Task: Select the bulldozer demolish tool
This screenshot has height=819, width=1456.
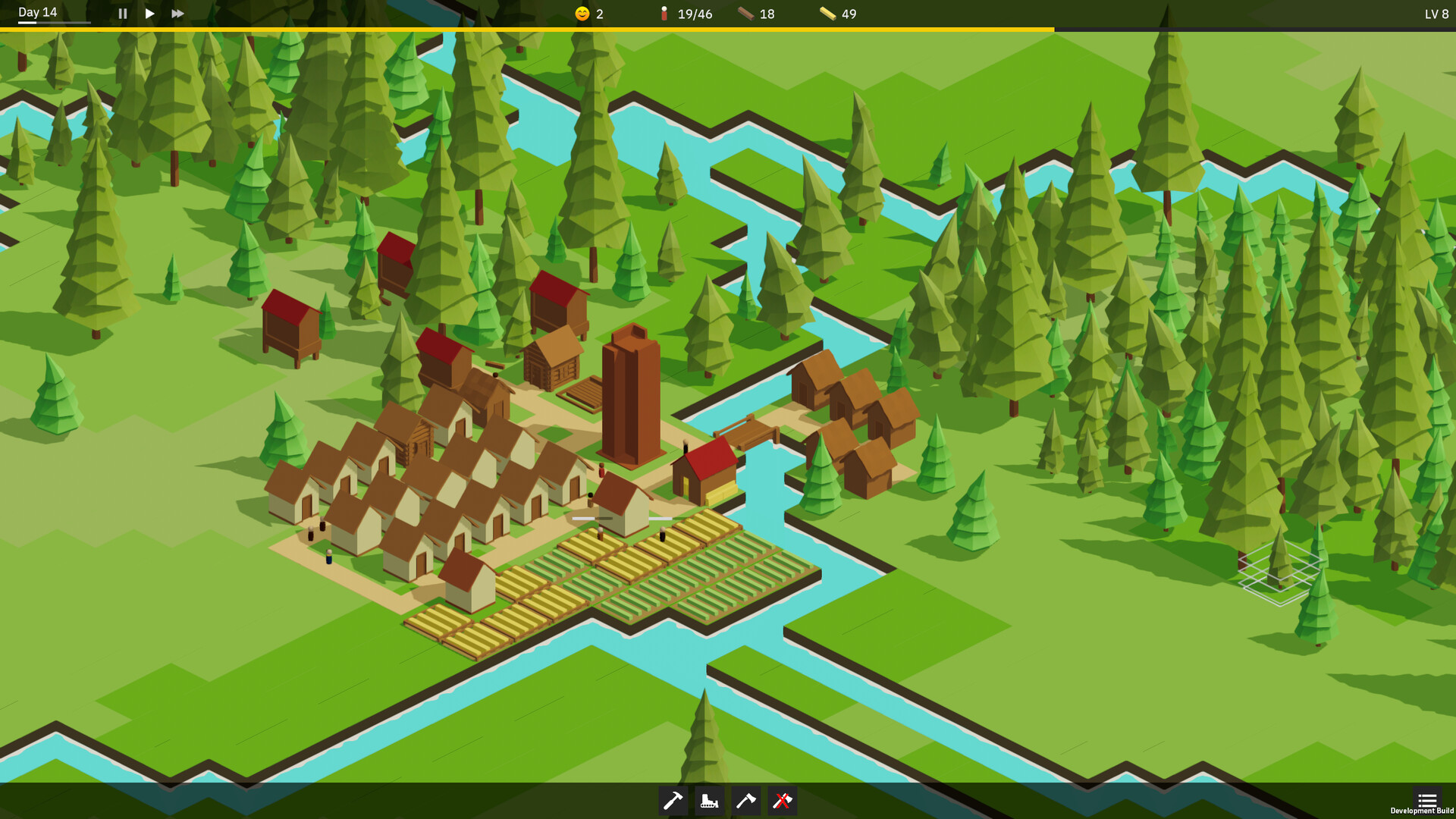Action: pos(710,800)
